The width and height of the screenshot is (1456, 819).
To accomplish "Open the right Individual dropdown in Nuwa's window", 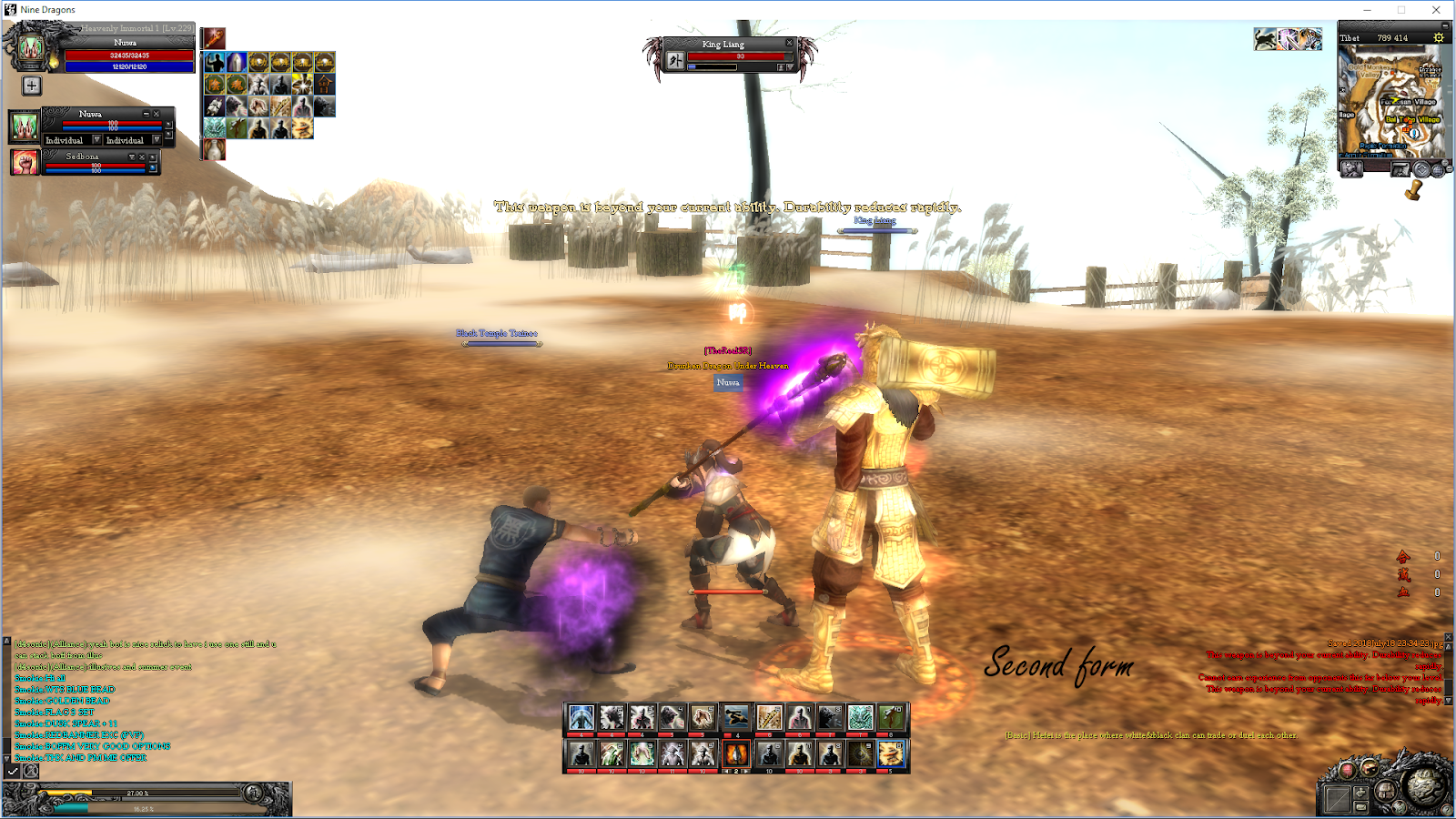I will coord(157,140).
